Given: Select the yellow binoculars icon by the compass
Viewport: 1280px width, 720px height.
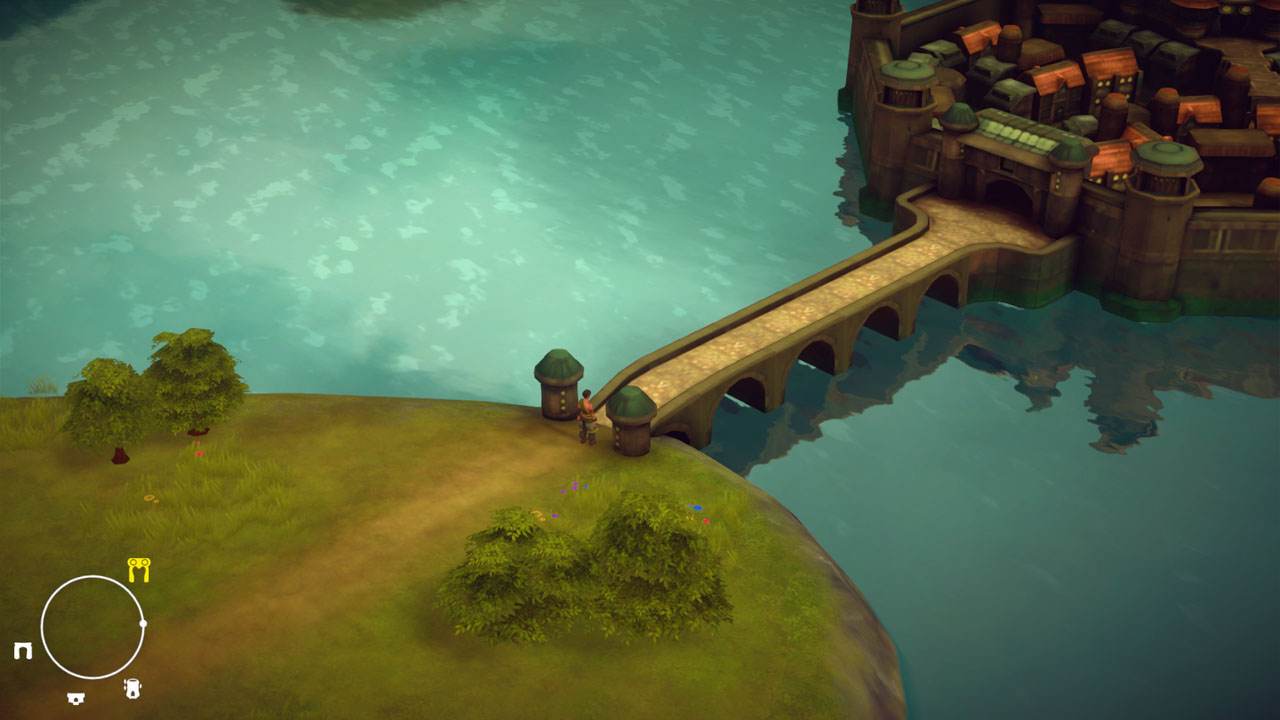Looking at the screenshot, I should coord(139,569).
